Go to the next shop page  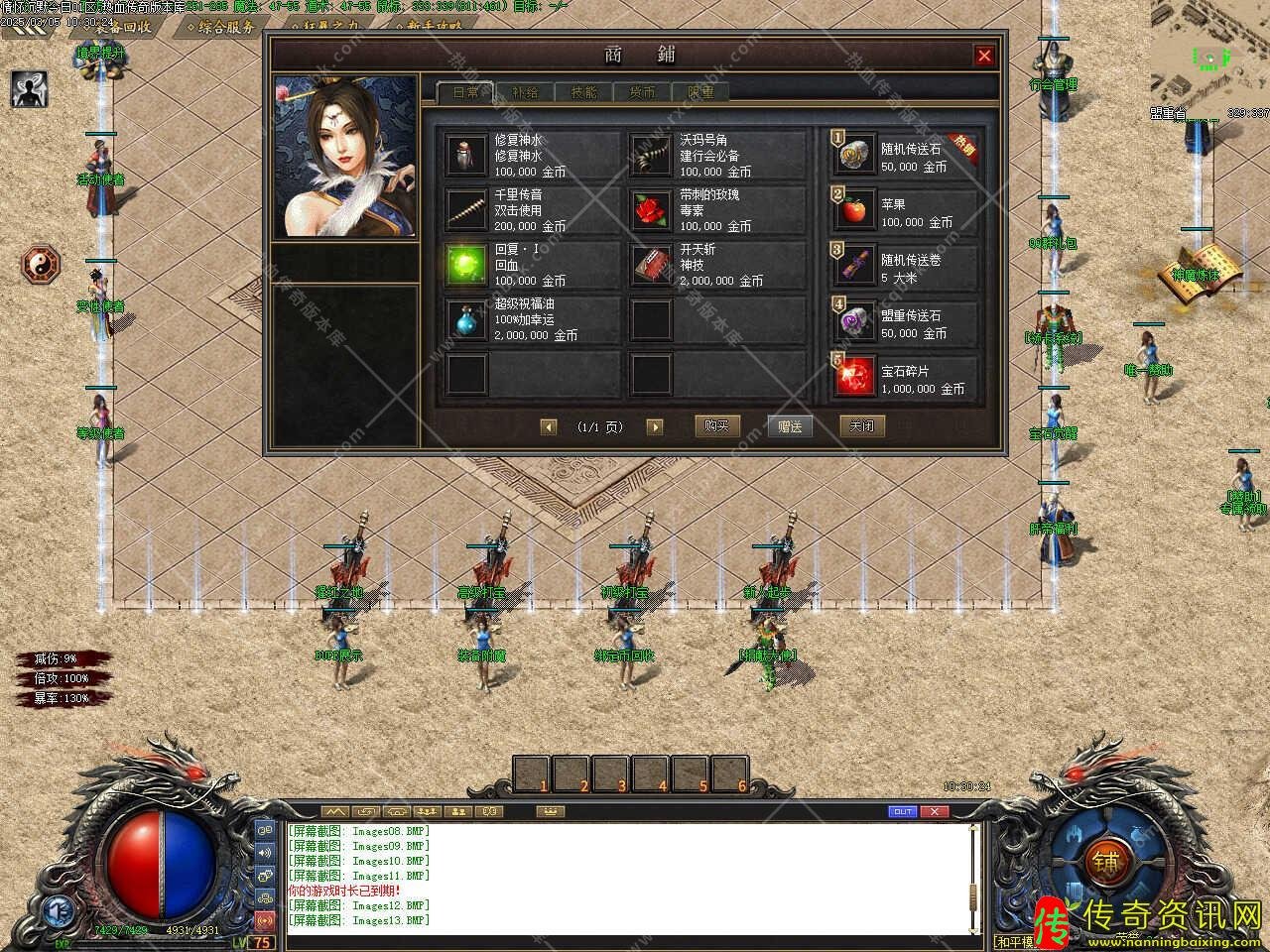coord(654,427)
